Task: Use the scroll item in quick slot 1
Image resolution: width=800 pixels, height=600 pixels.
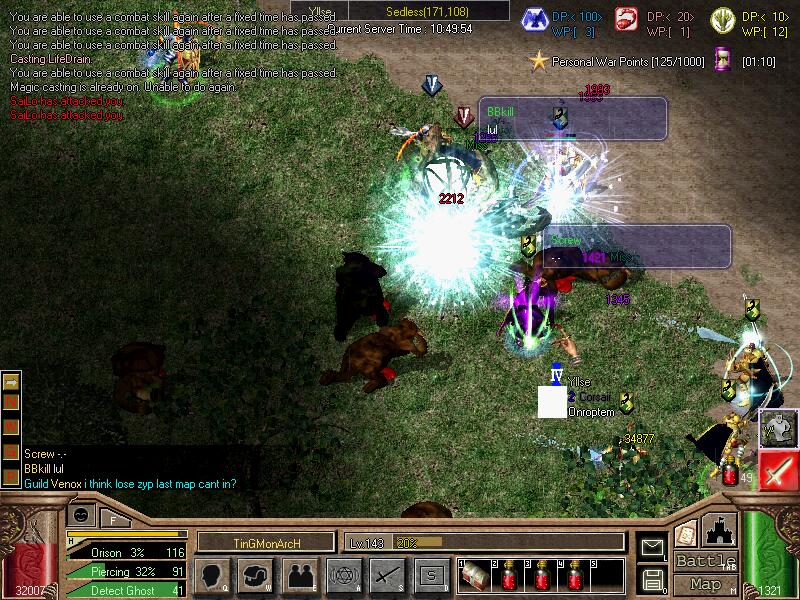Action: (x=478, y=577)
